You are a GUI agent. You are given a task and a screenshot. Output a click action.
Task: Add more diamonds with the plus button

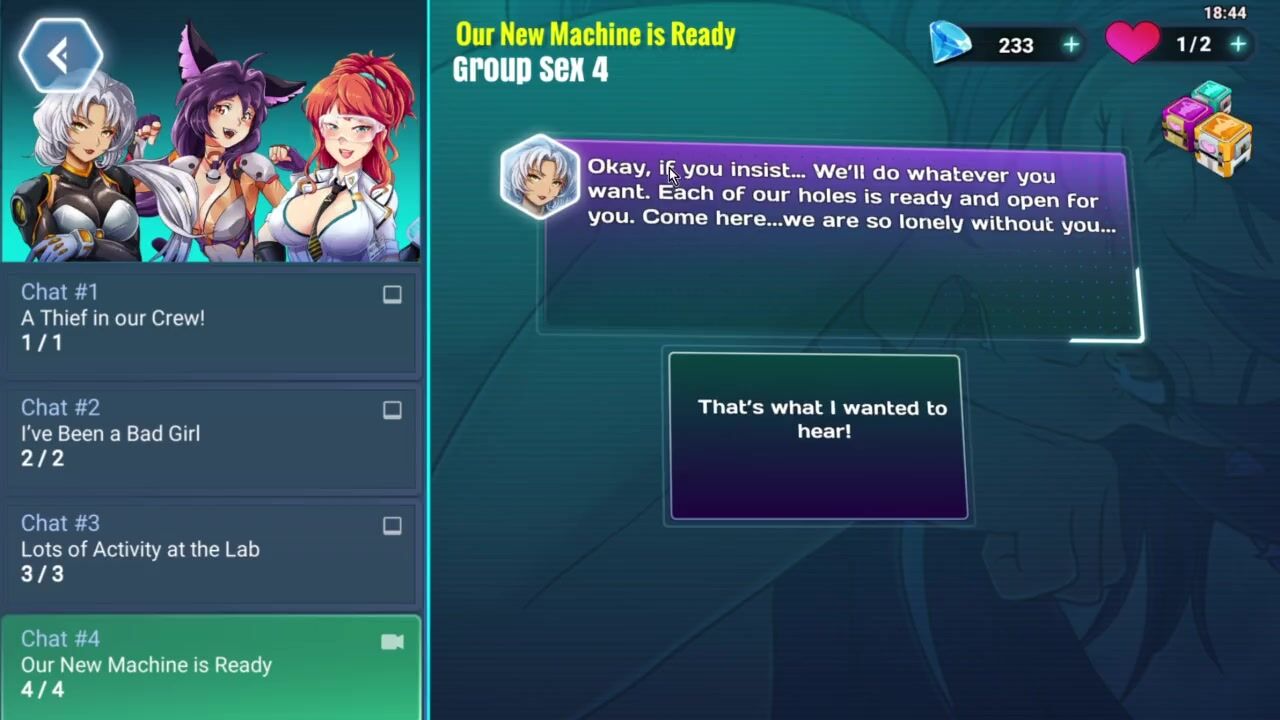(x=1071, y=45)
